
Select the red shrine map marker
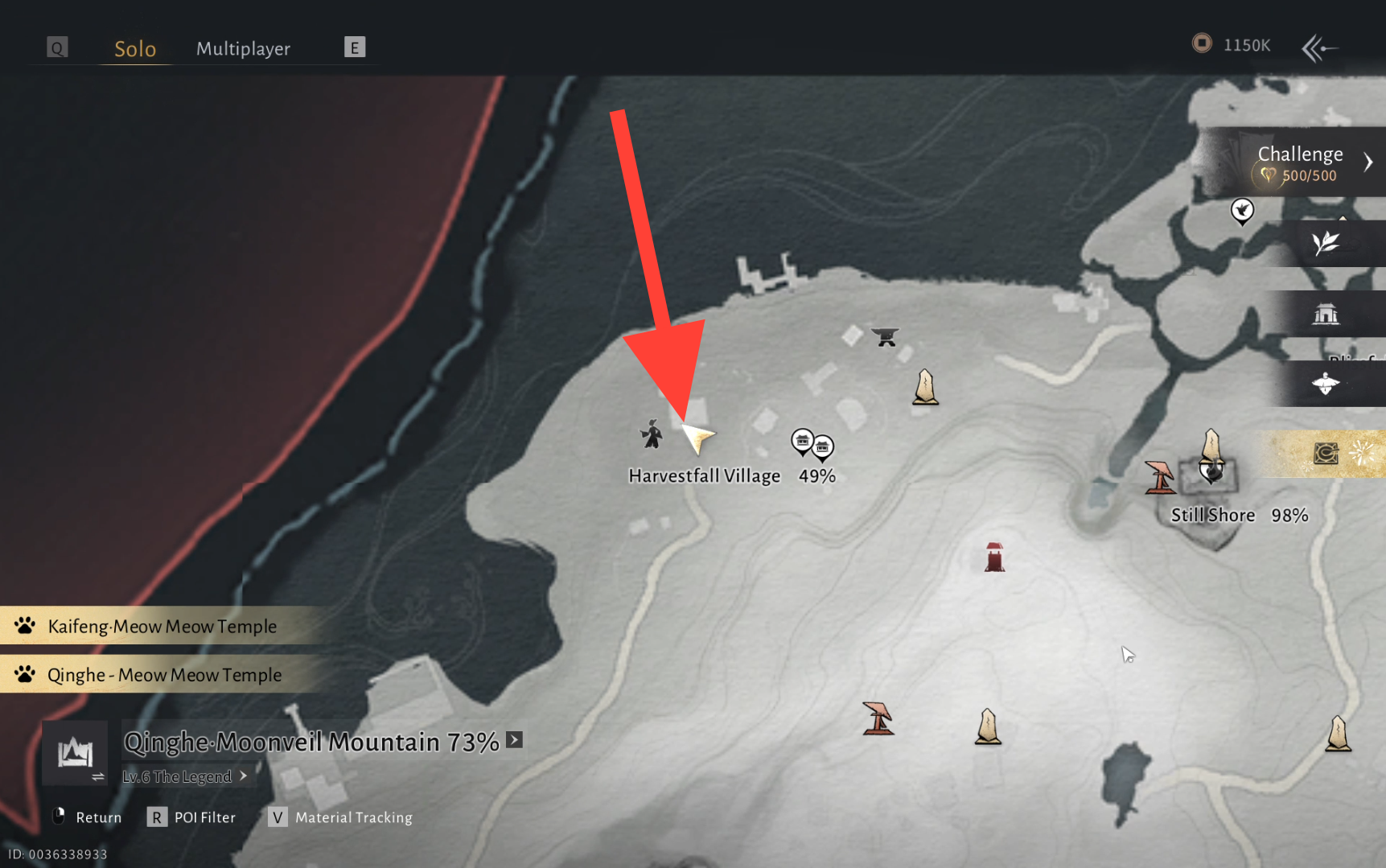[994, 557]
